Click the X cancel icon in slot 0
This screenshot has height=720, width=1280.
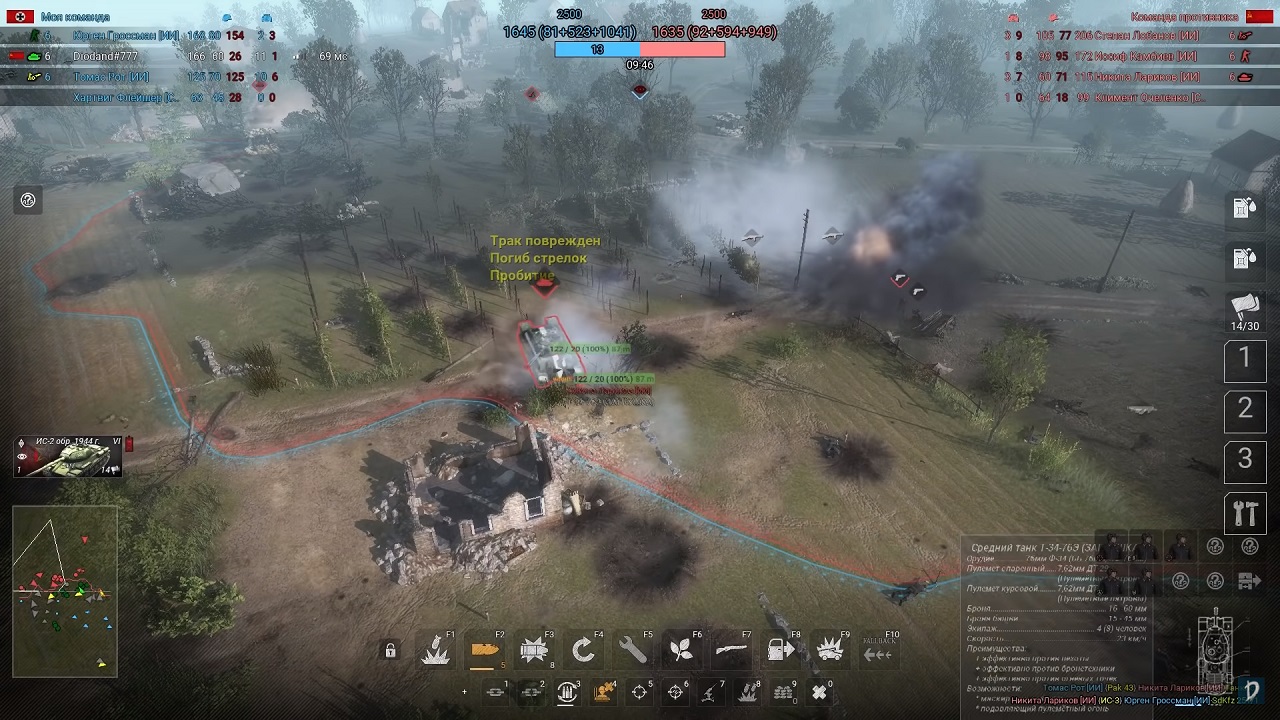(819, 691)
